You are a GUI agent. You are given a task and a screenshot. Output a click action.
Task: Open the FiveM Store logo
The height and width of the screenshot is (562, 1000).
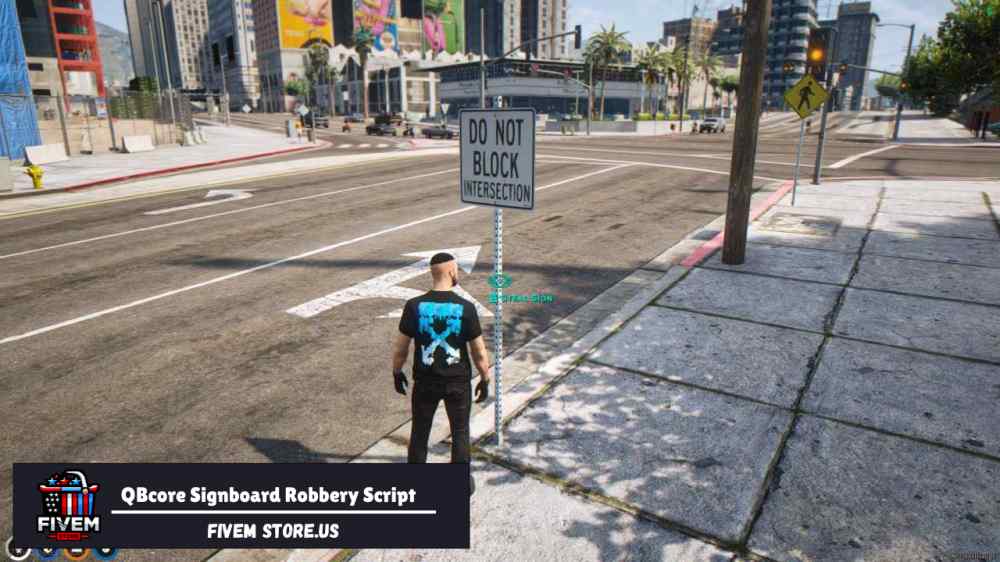point(67,505)
